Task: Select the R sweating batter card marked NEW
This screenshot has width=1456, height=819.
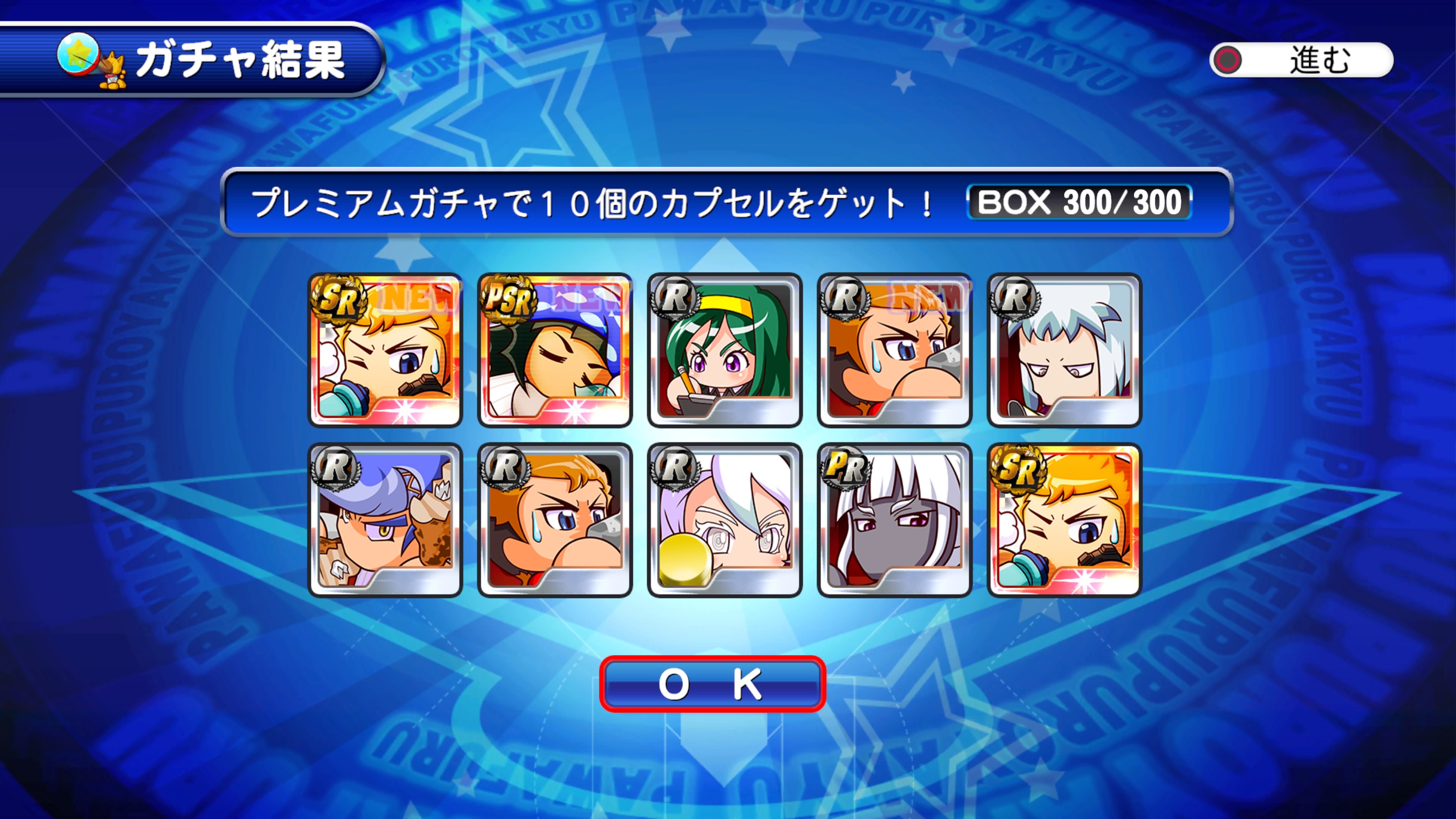Action: coord(894,350)
